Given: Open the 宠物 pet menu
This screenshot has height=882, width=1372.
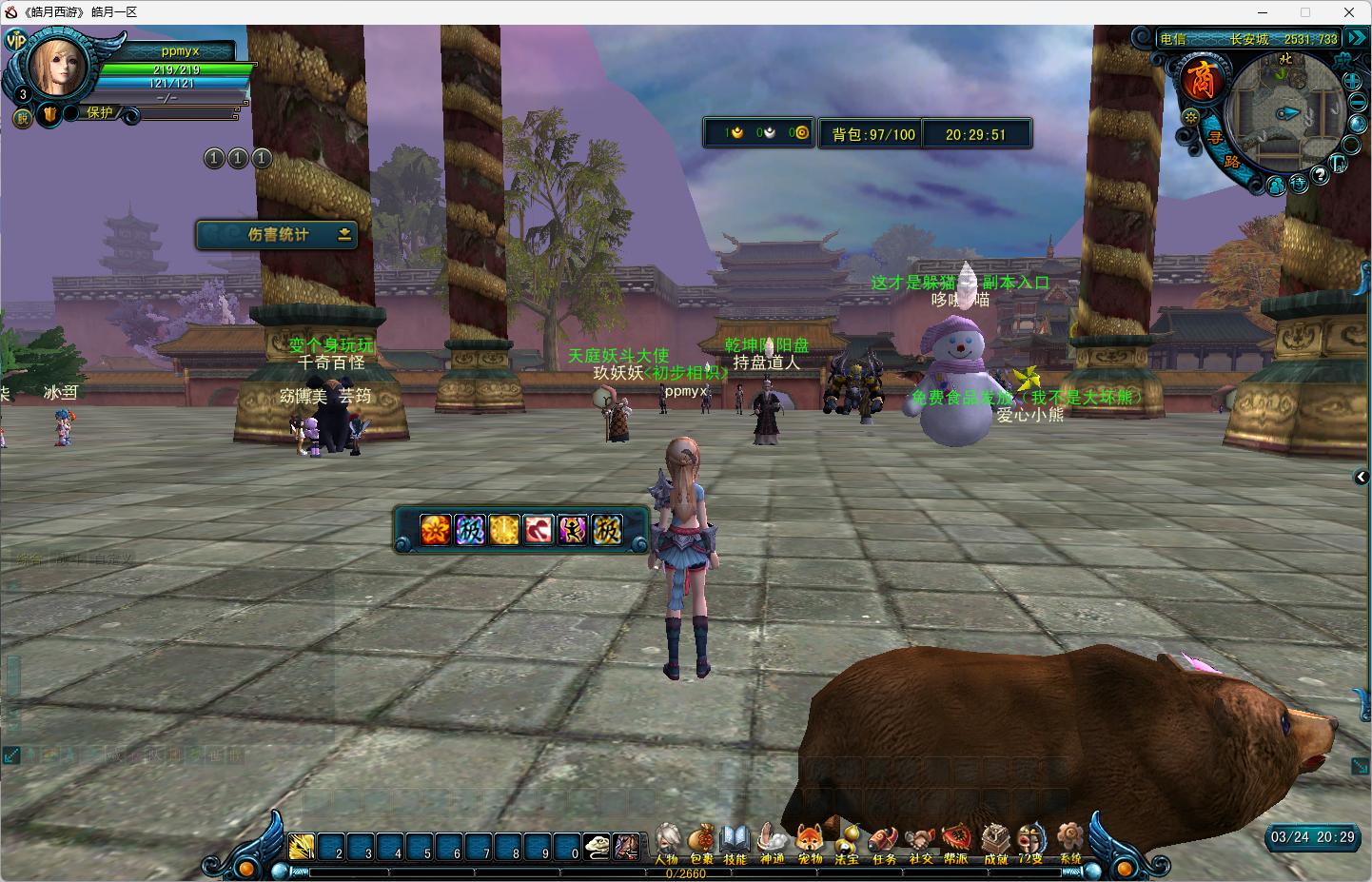Looking at the screenshot, I should (x=810, y=841).
